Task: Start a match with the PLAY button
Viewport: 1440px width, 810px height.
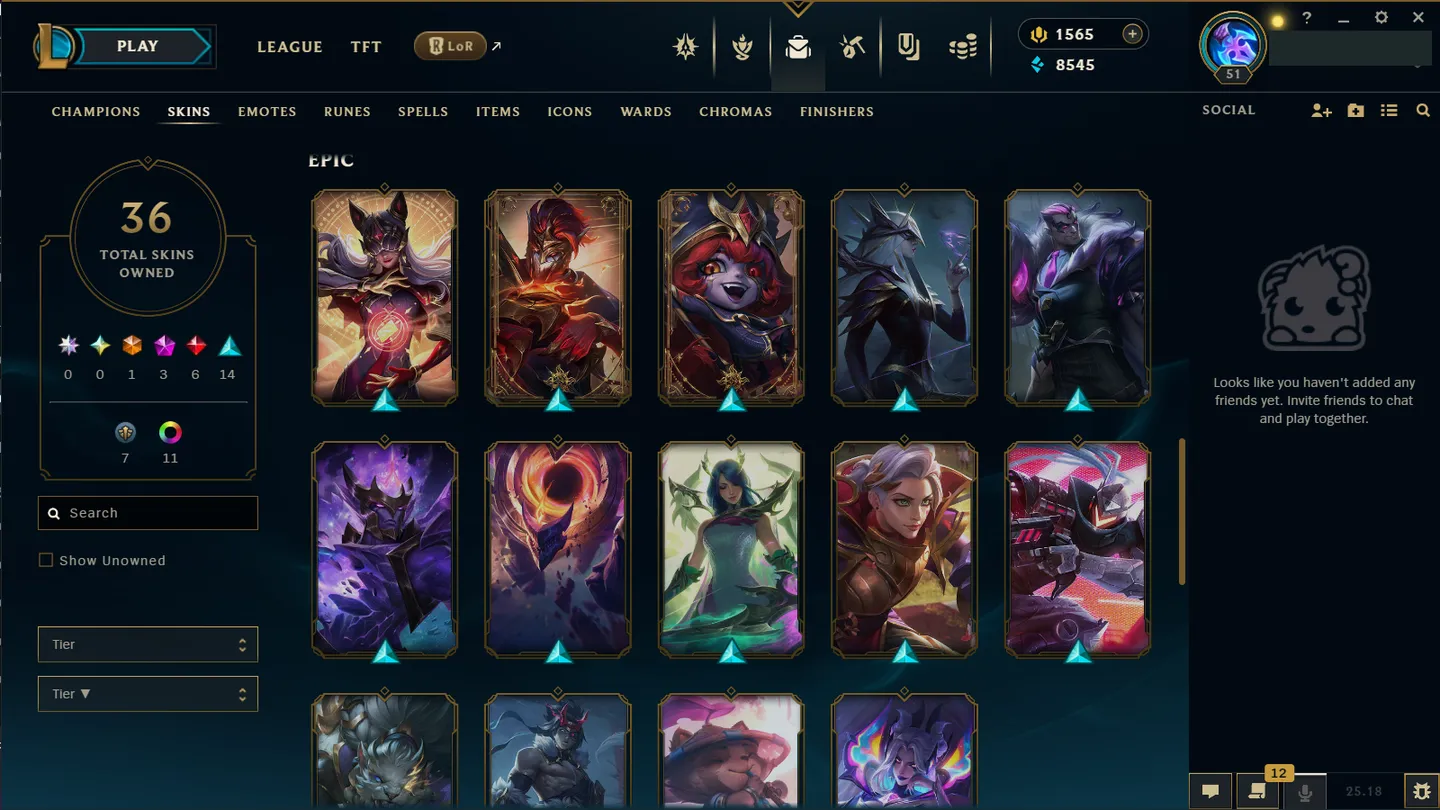Action: coord(138,47)
